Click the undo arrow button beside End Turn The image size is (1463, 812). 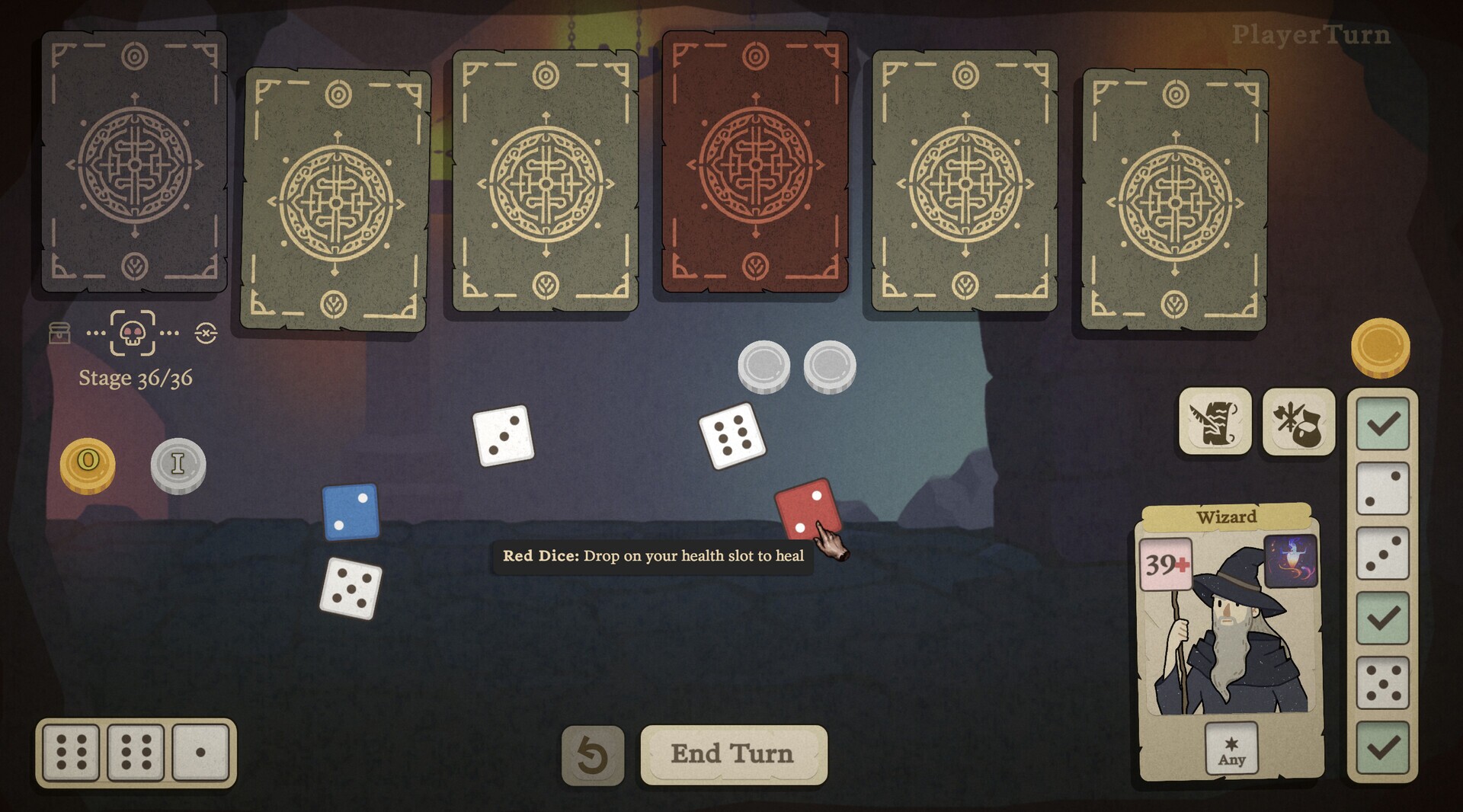593,753
